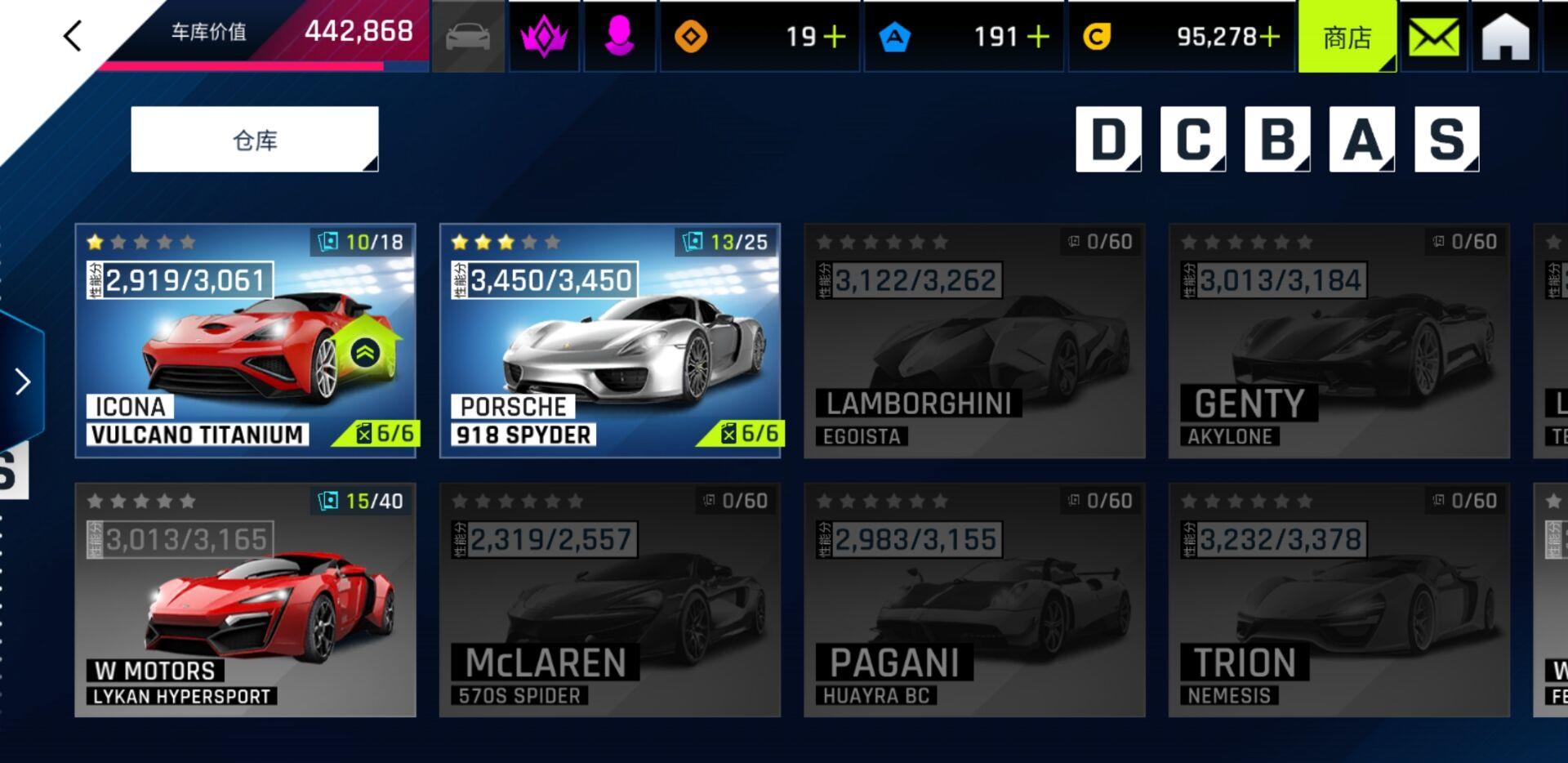Open the club icon in the top bar

point(543,36)
